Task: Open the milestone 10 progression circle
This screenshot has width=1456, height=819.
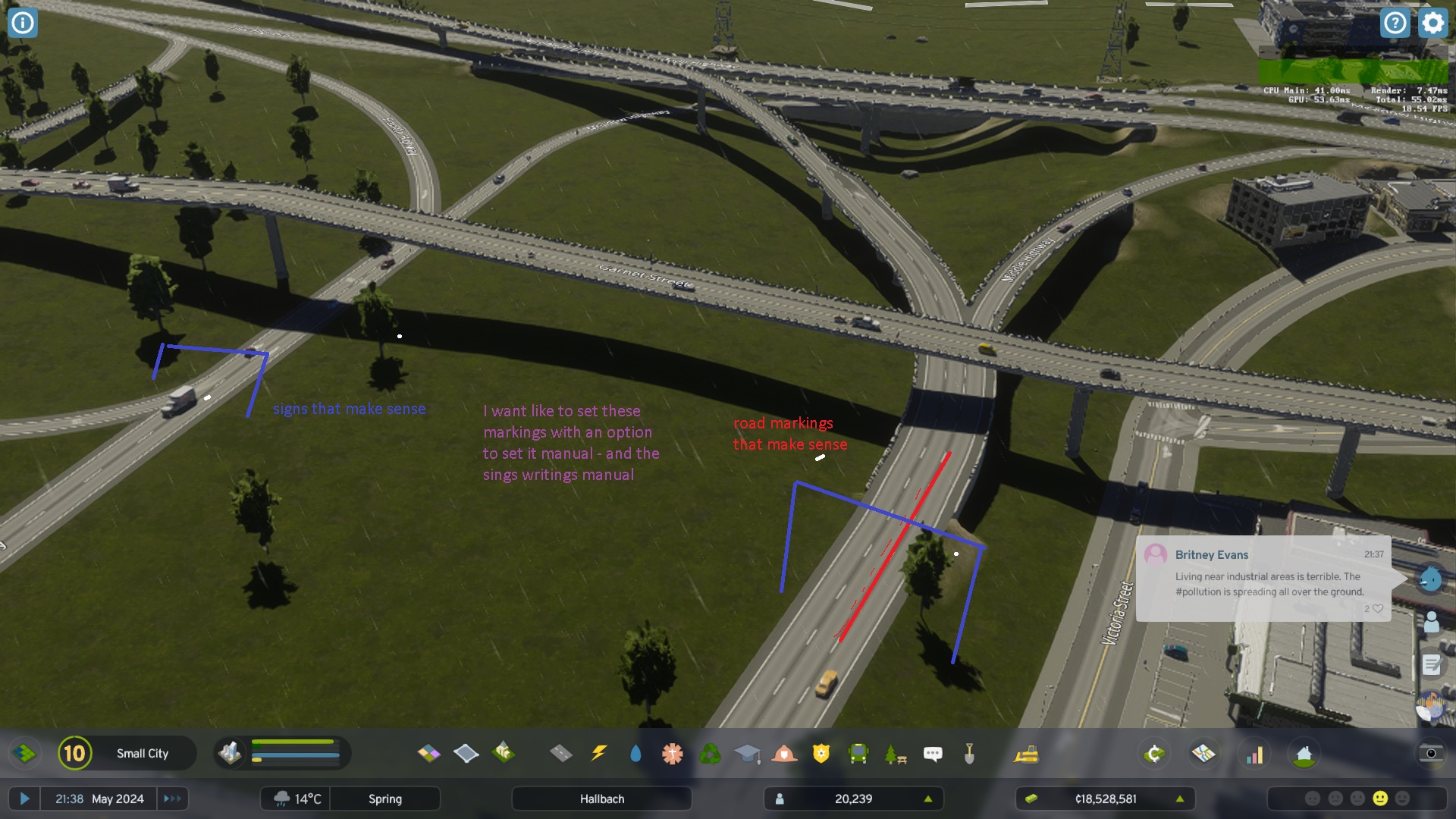Action: click(x=75, y=753)
